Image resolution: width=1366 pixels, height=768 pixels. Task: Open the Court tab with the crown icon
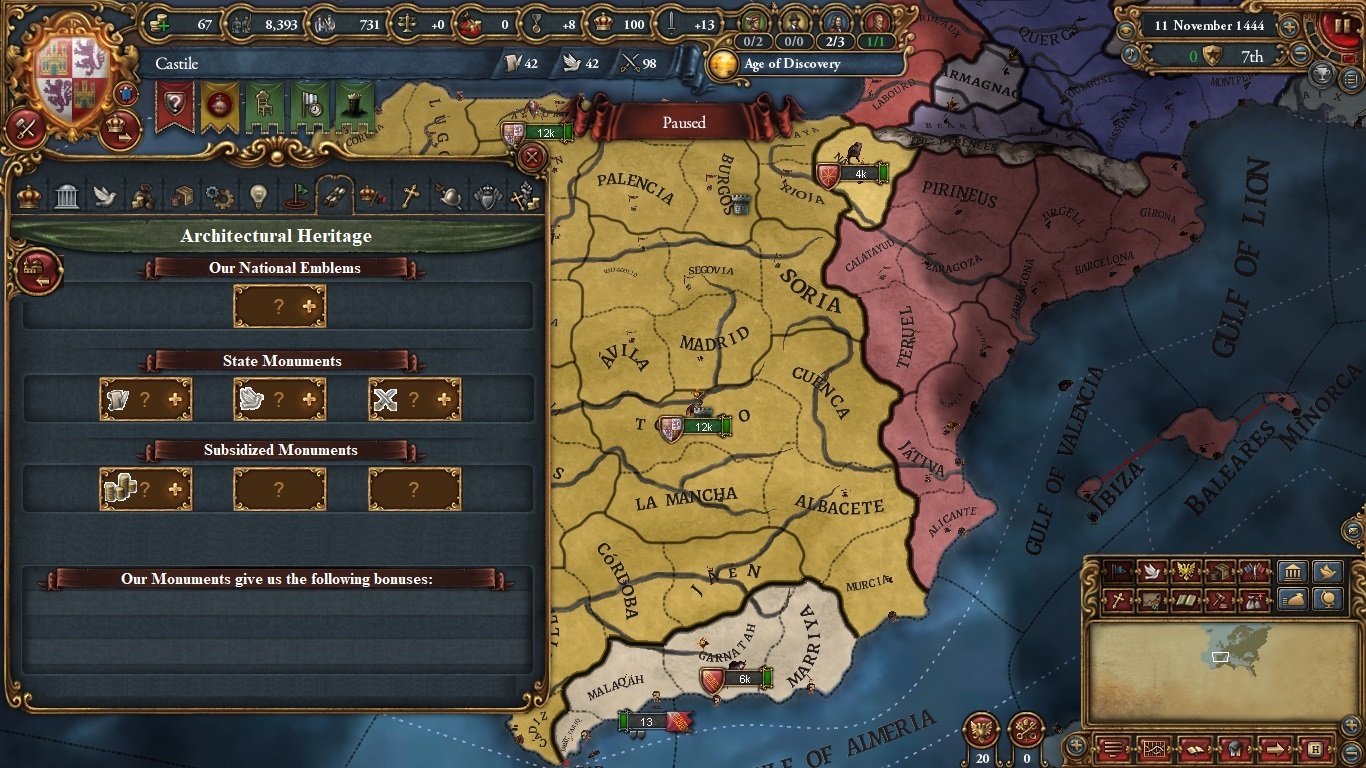coord(30,197)
